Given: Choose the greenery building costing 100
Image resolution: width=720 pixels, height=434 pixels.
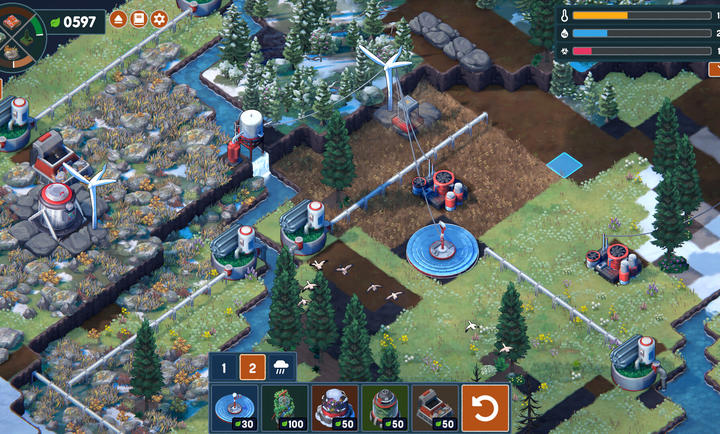Looking at the screenshot, I should point(284,407).
